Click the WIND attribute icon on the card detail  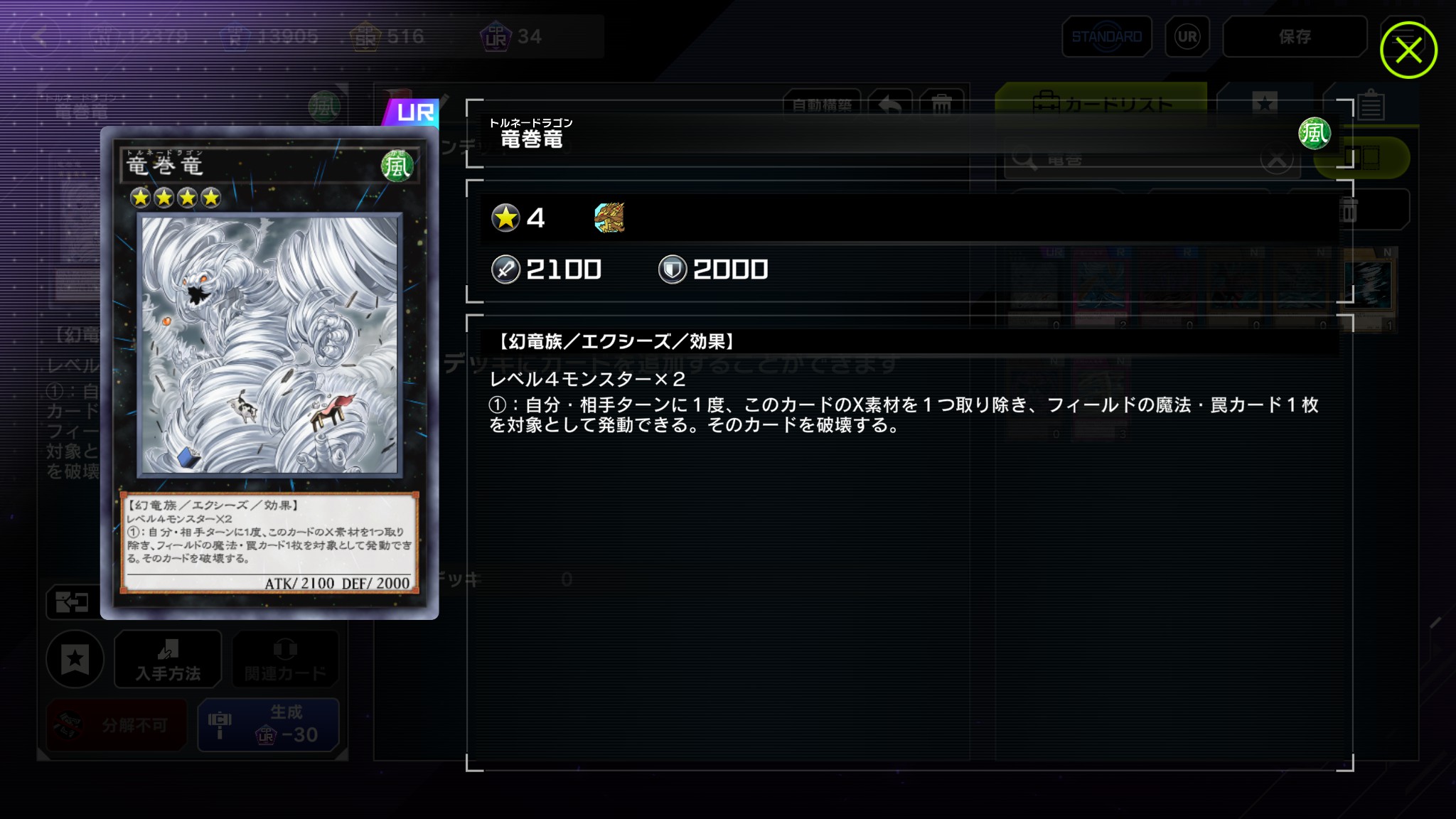pyautogui.click(x=1314, y=134)
